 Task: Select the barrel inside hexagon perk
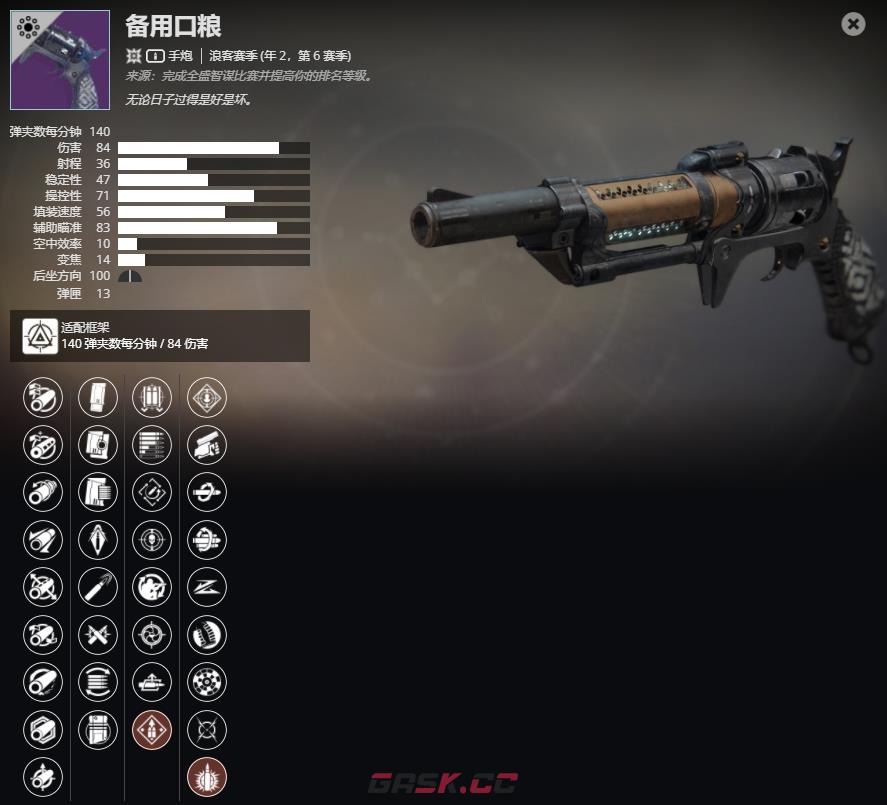tap(43, 730)
